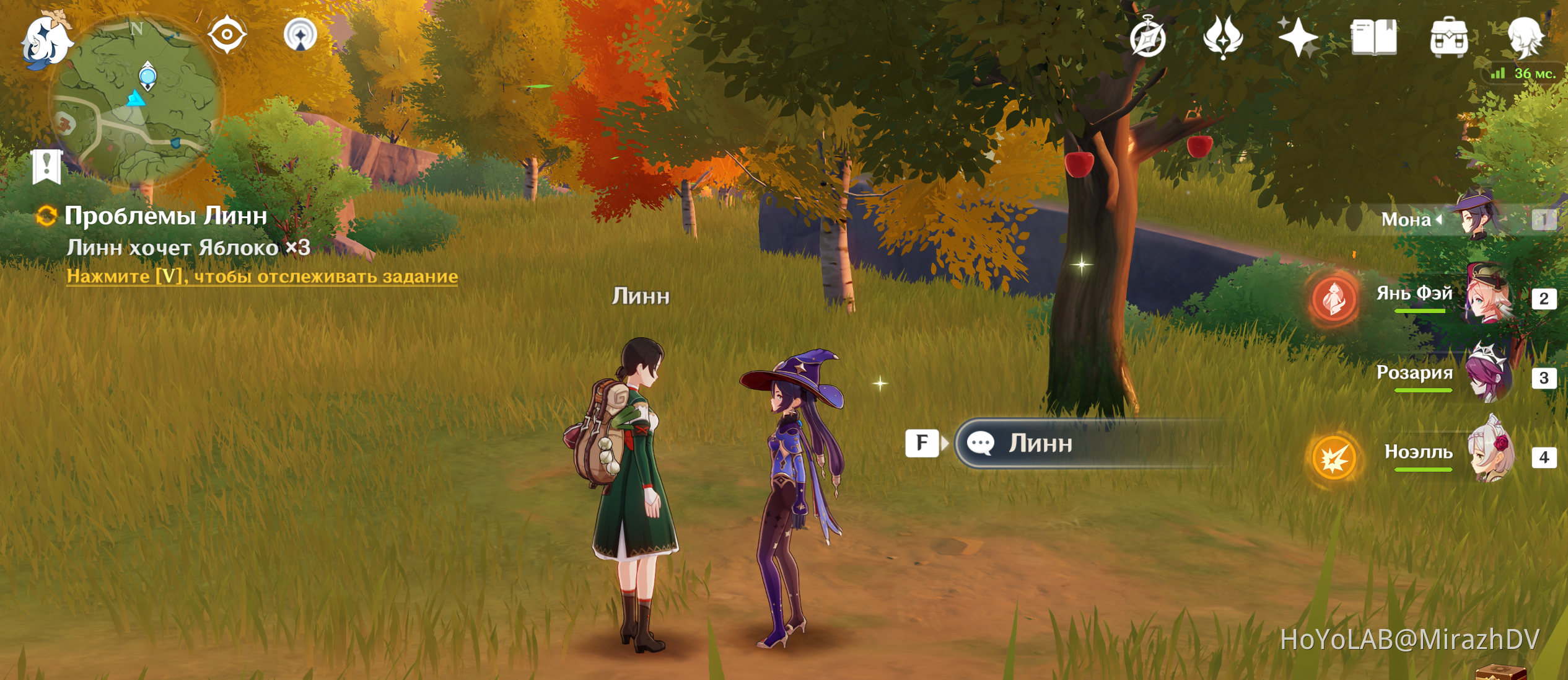Open the adventurer handbook book icon
The width and height of the screenshot is (1568, 680).
pyautogui.click(x=1373, y=38)
